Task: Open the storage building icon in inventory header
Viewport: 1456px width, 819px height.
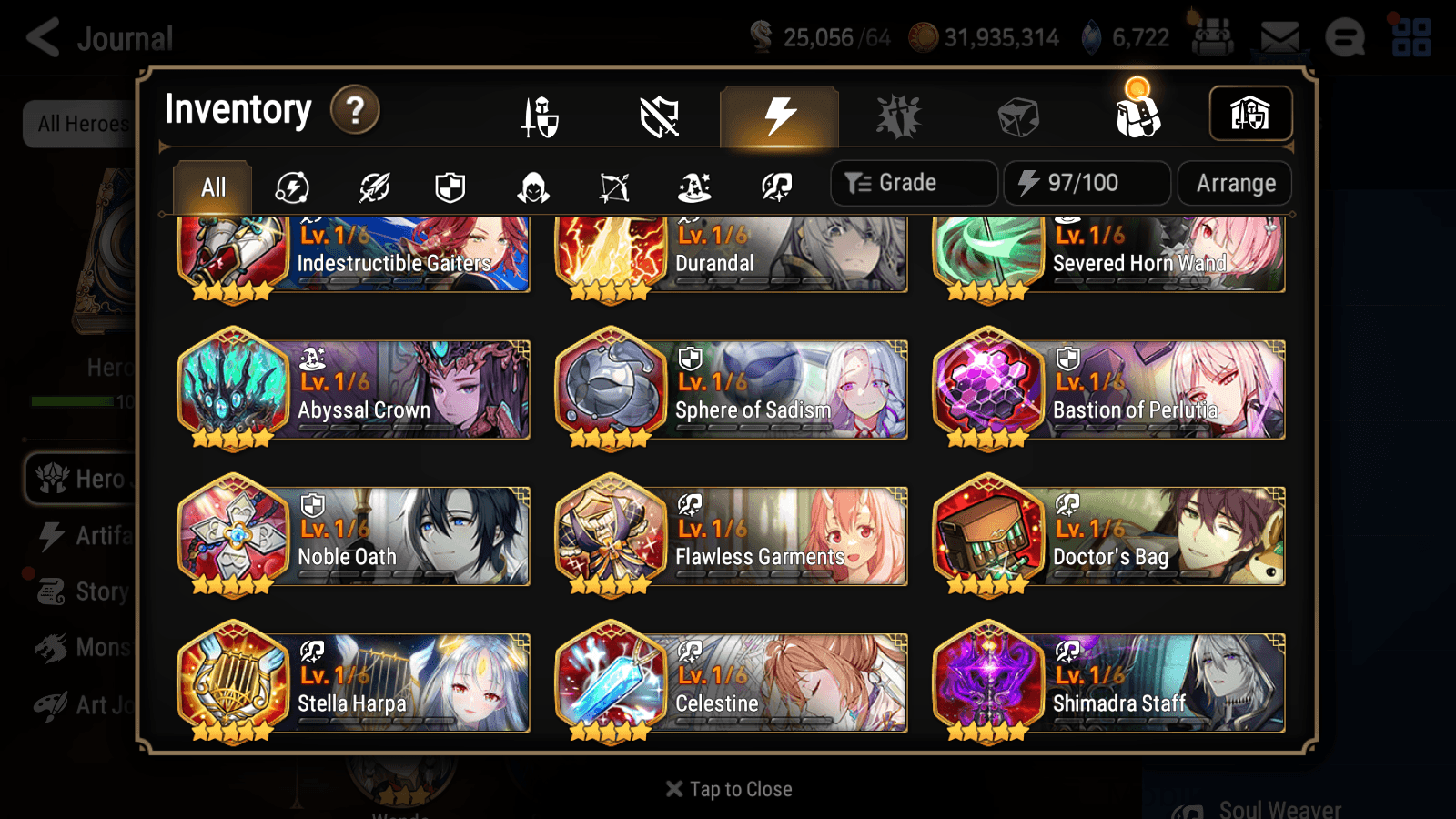Action: 1249,113
